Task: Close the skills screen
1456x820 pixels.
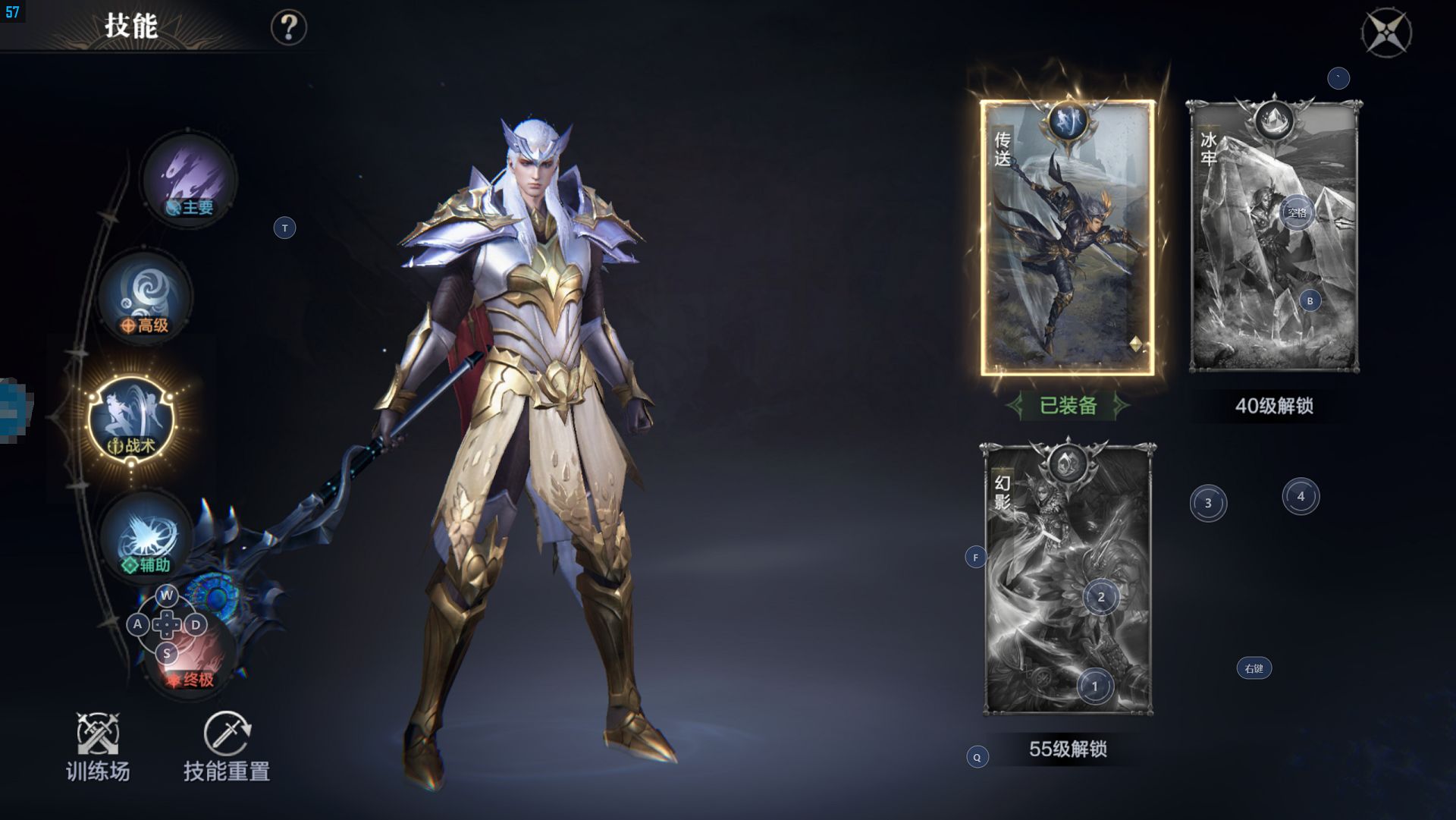Action: (1385, 33)
